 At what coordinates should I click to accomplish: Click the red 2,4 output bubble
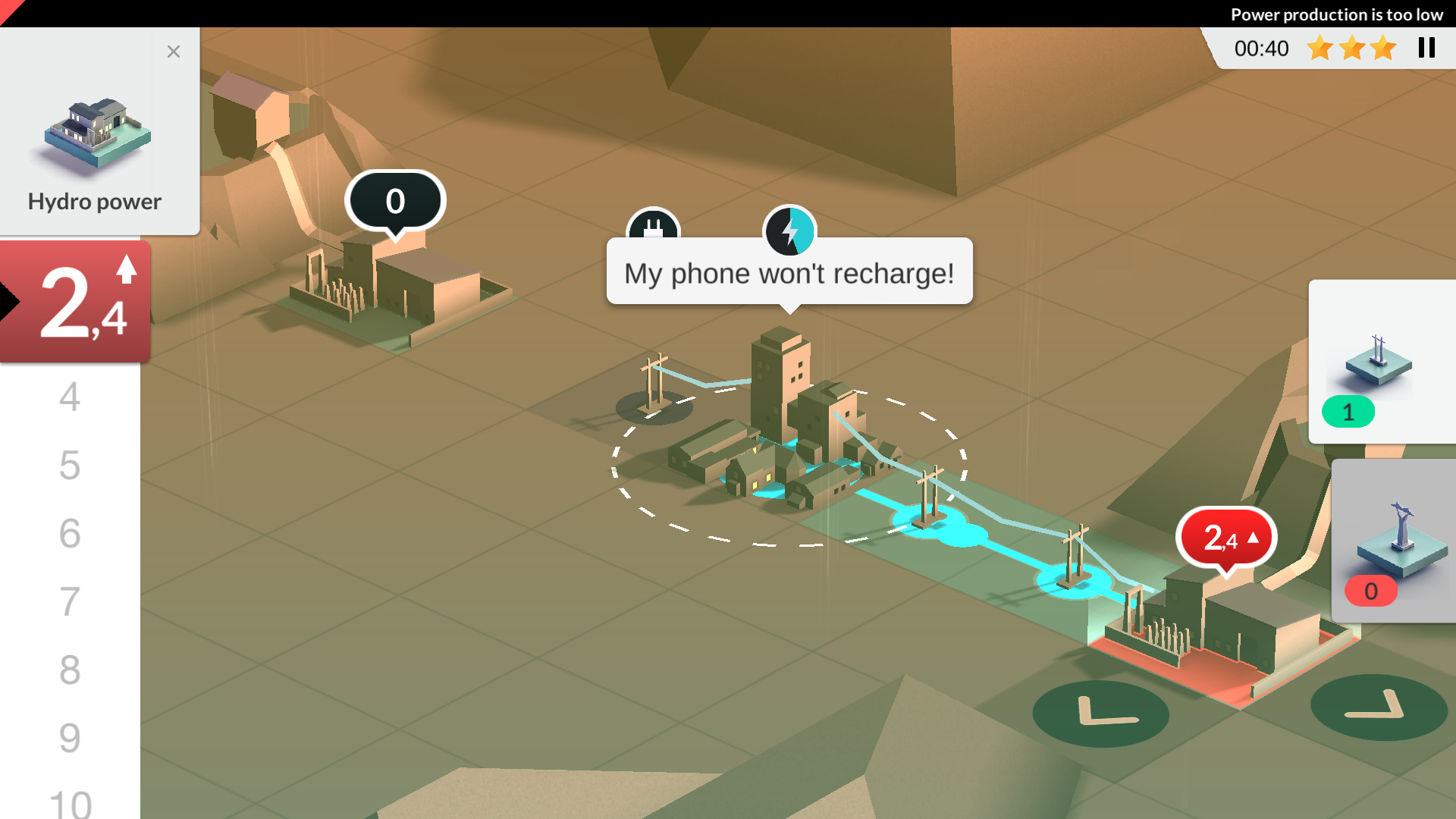pos(1226,538)
